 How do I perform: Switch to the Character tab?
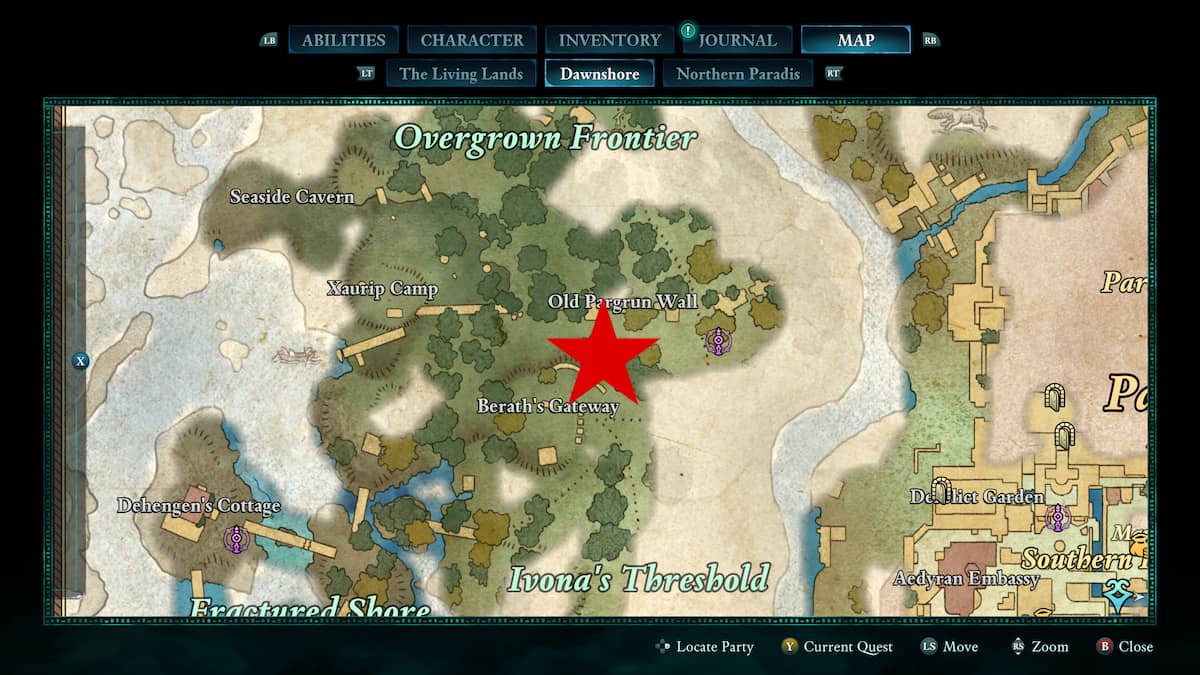point(472,40)
